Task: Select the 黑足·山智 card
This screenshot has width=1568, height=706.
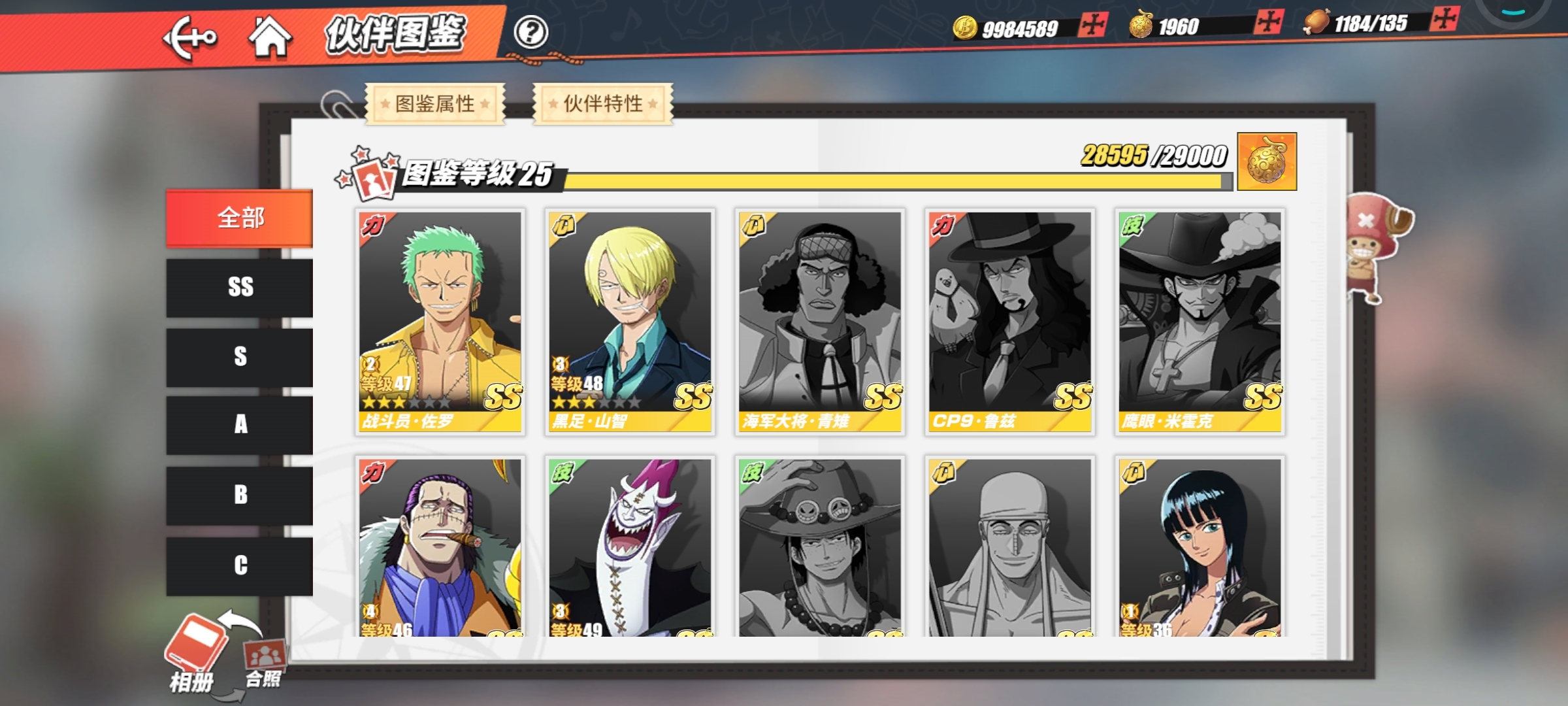Action: tap(630, 322)
